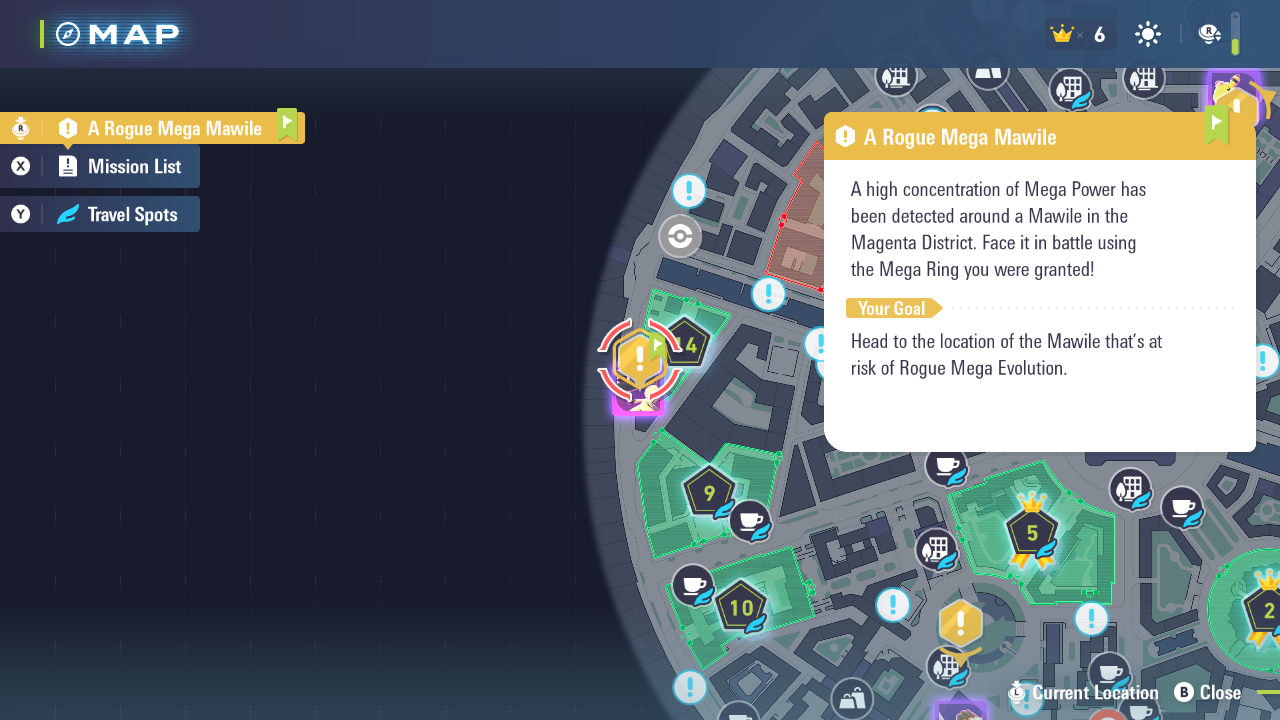The image size is (1280, 720).
Task: Click the green flag on mission details panel
Action: 1216,126
